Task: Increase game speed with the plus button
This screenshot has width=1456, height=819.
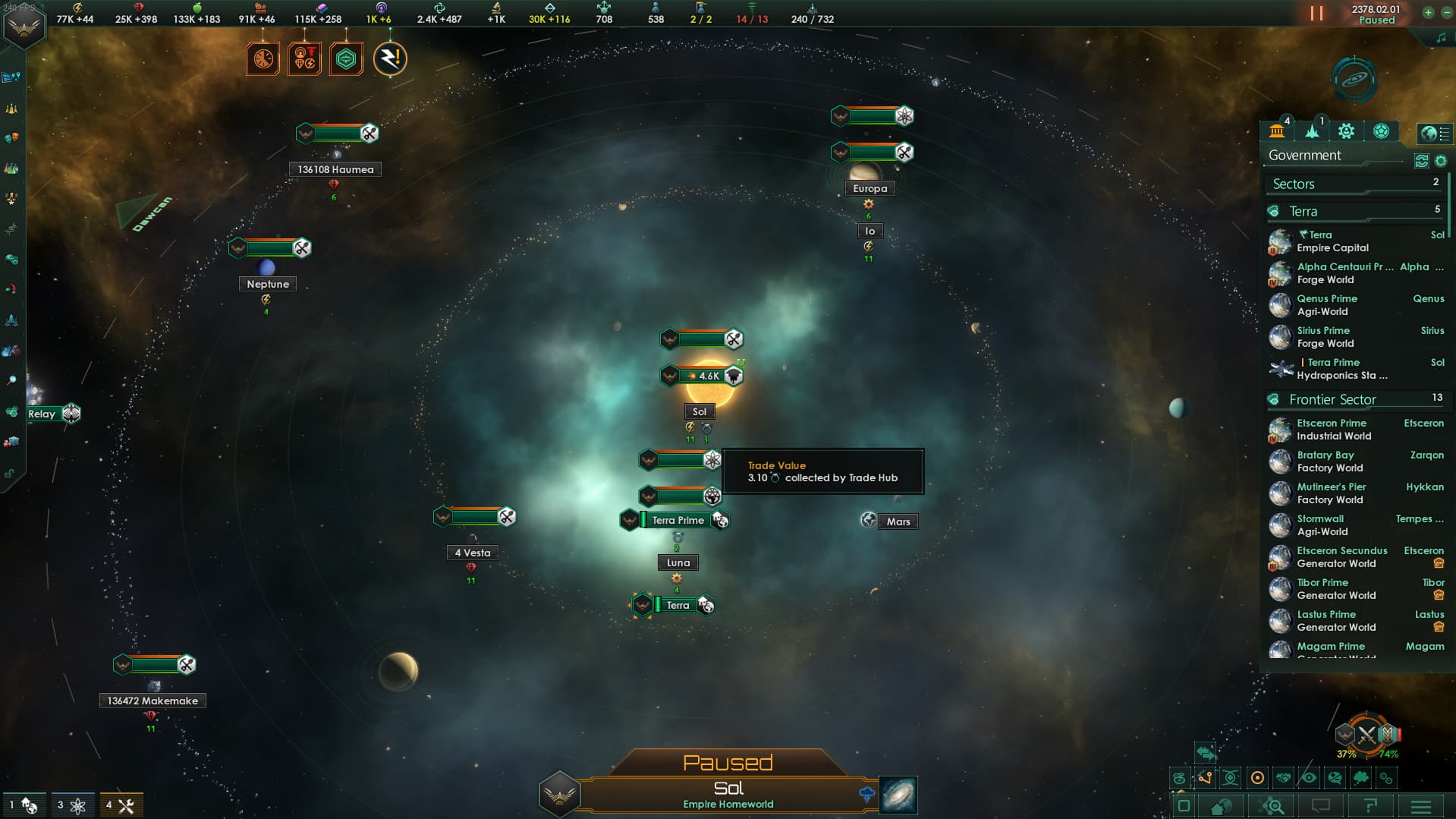Action: coord(1428,13)
